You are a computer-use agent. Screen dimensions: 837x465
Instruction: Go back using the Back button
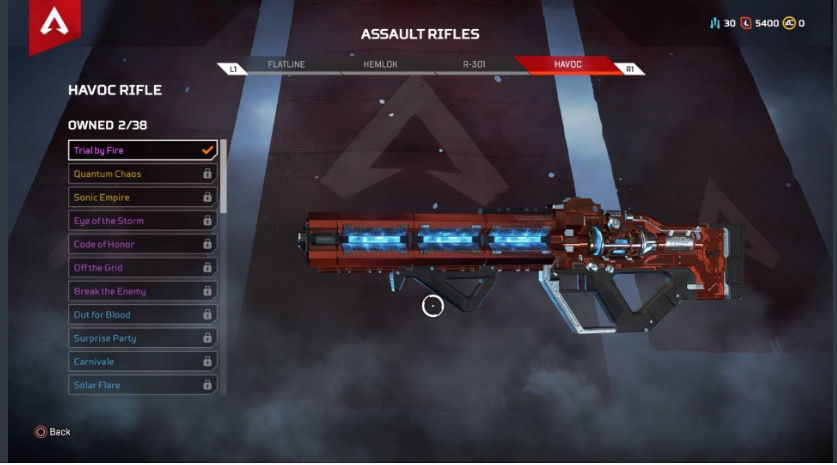(53, 432)
